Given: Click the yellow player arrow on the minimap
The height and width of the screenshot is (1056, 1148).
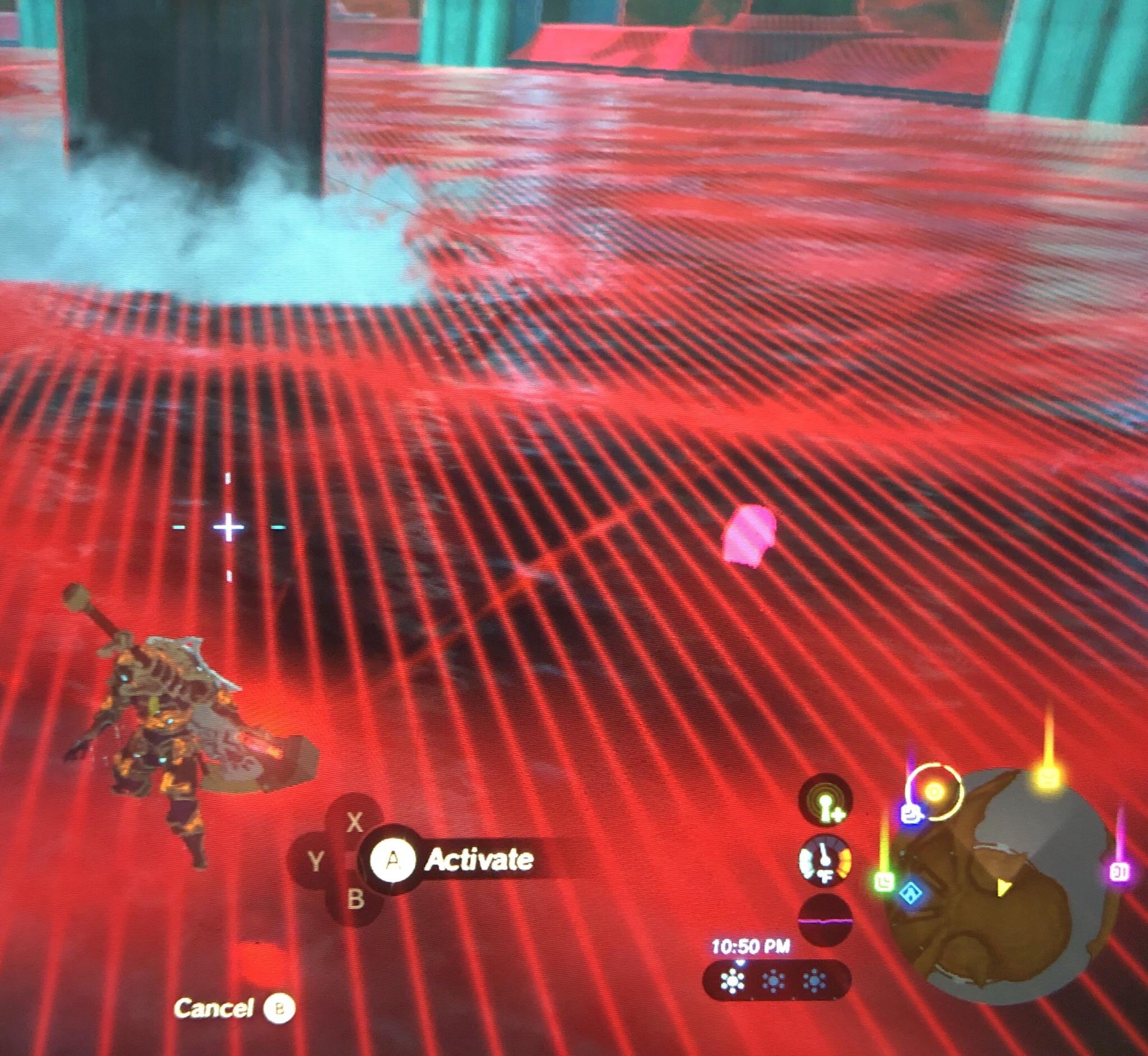Looking at the screenshot, I should [1004, 888].
